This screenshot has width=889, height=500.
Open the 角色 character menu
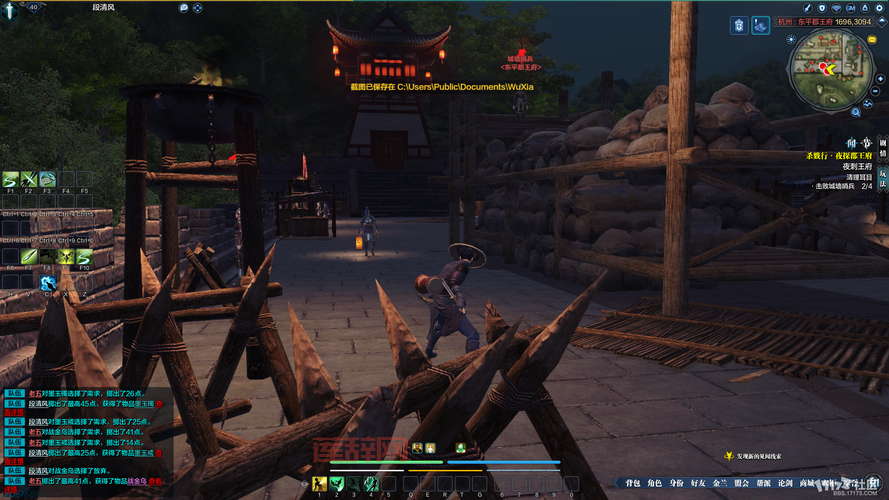coord(654,483)
